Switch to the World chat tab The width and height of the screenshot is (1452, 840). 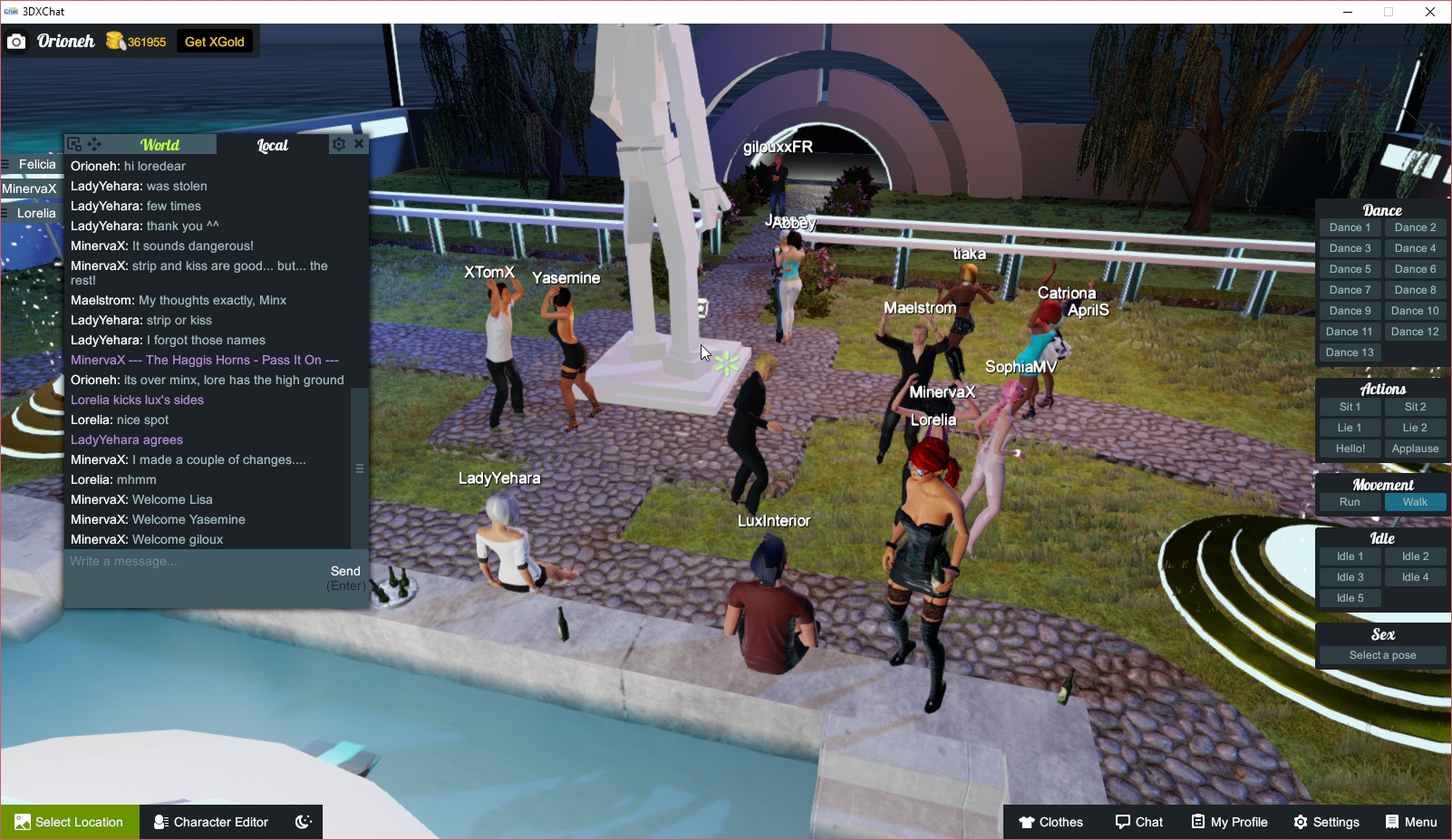pyautogui.click(x=161, y=143)
